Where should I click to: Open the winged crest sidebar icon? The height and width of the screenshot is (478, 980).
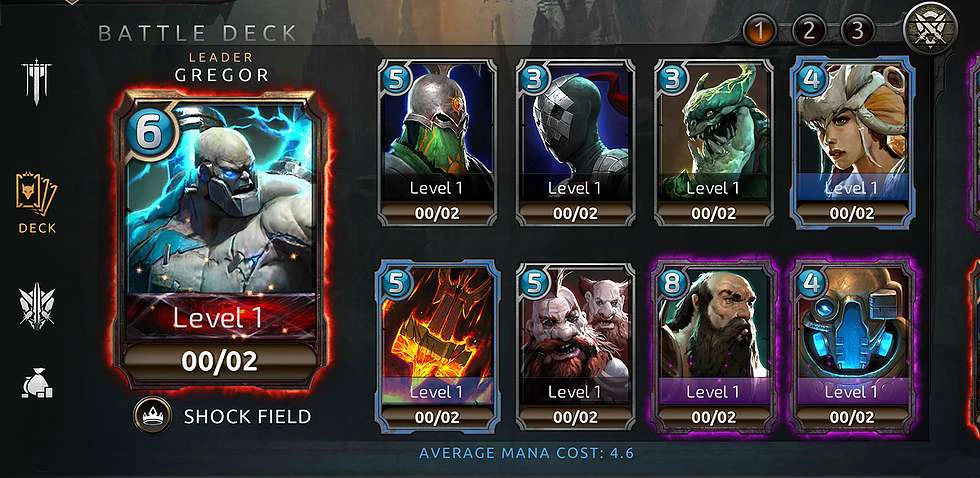(37, 306)
